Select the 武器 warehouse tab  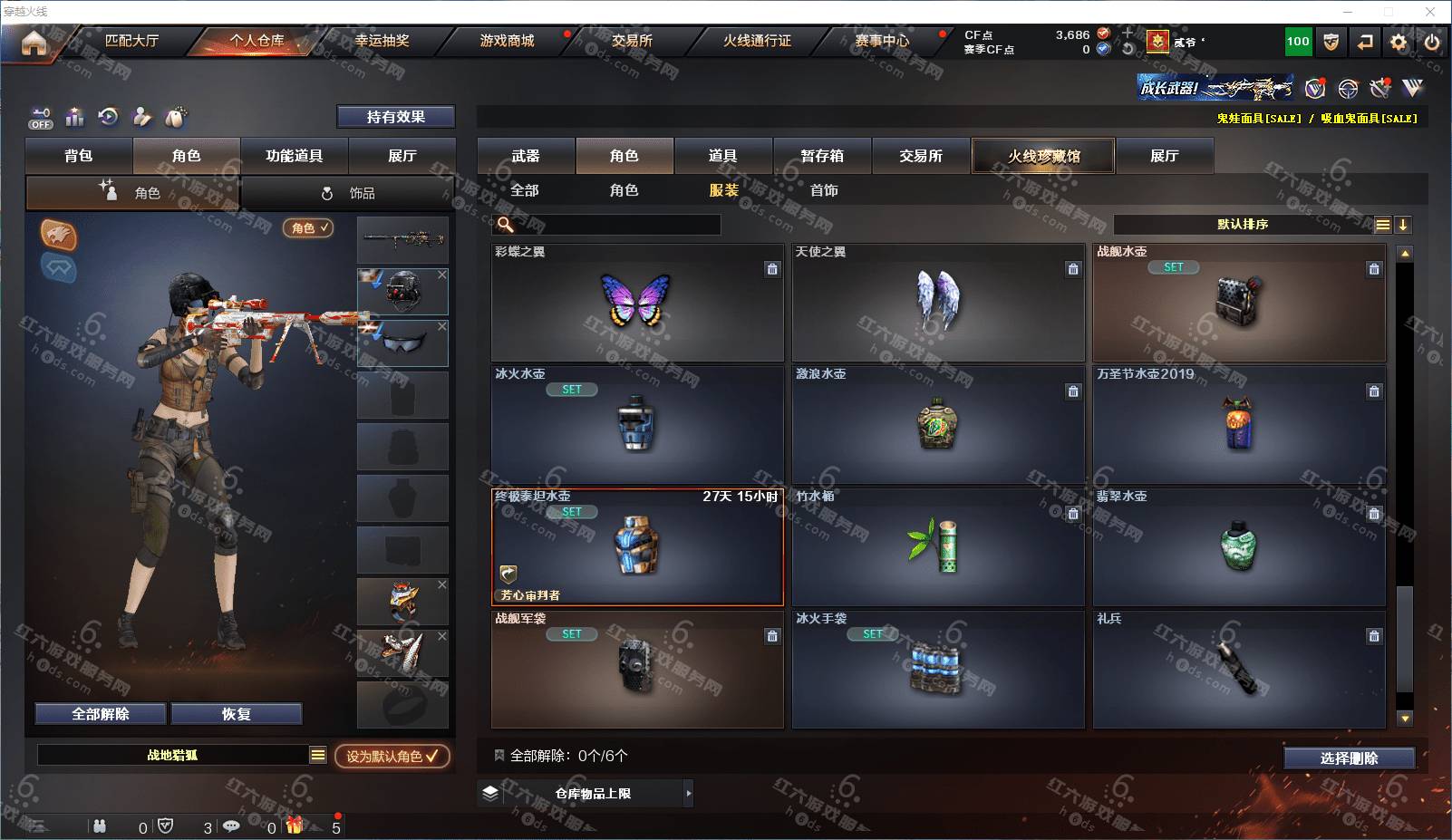(x=526, y=156)
